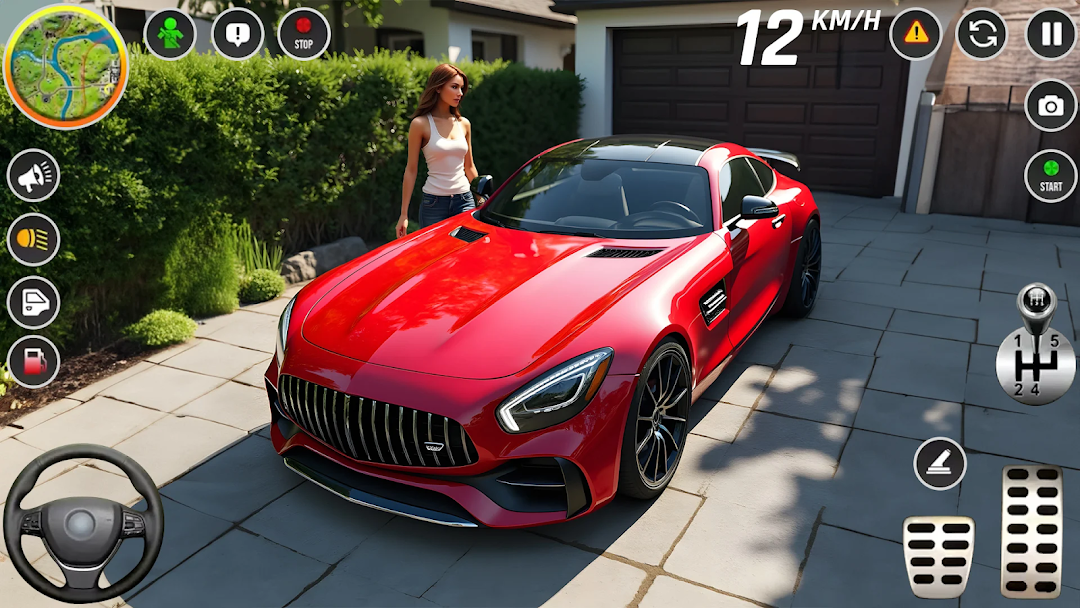
Task: Hit the red STOP button
Action: pyautogui.click(x=304, y=34)
